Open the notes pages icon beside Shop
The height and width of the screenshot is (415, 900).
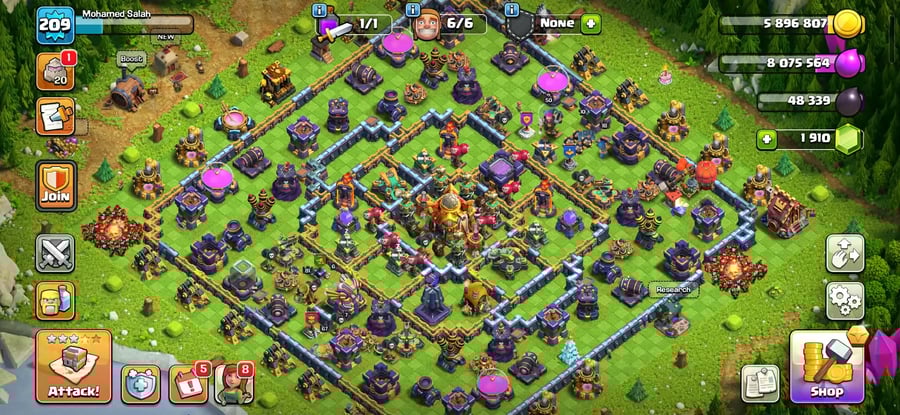[x=760, y=383]
